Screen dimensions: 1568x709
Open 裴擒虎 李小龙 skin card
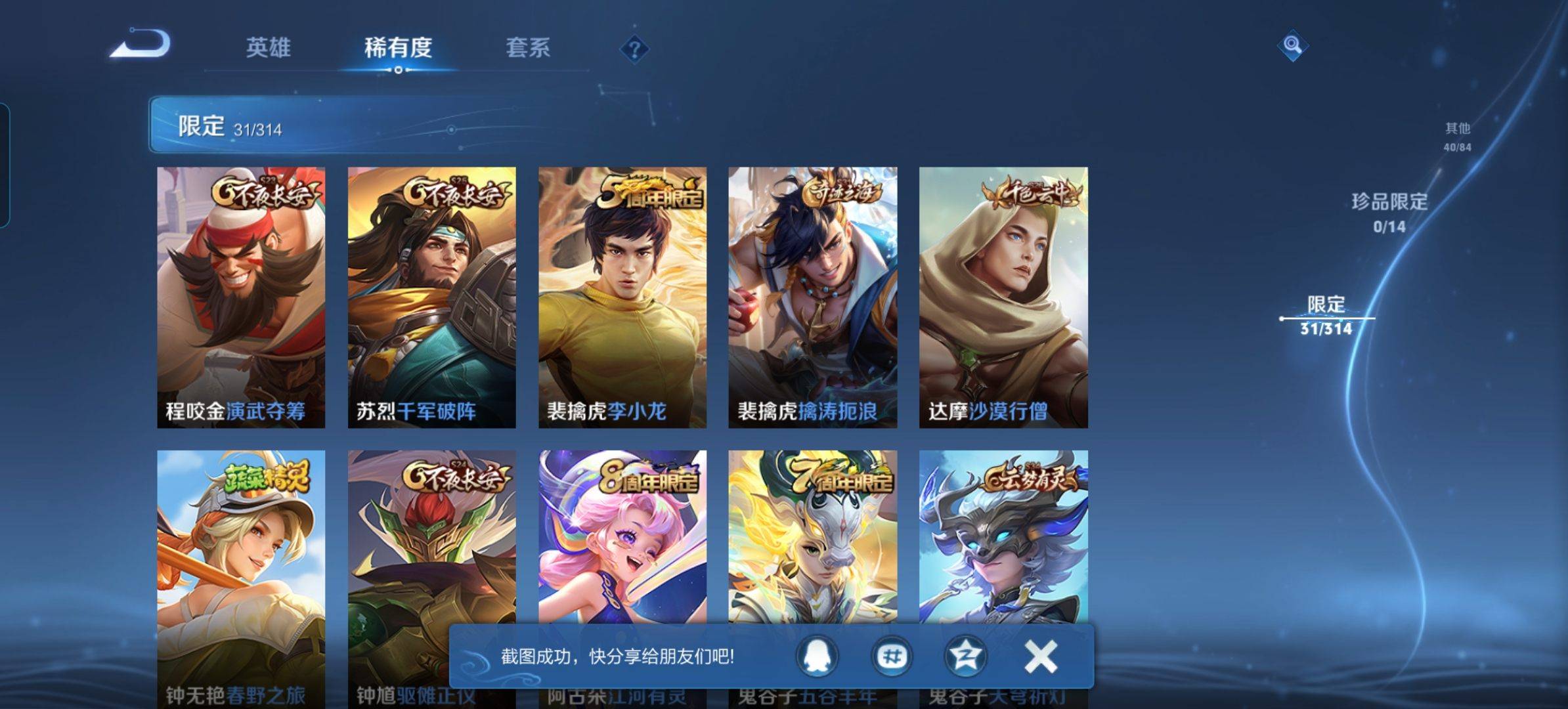click(622, 297)
